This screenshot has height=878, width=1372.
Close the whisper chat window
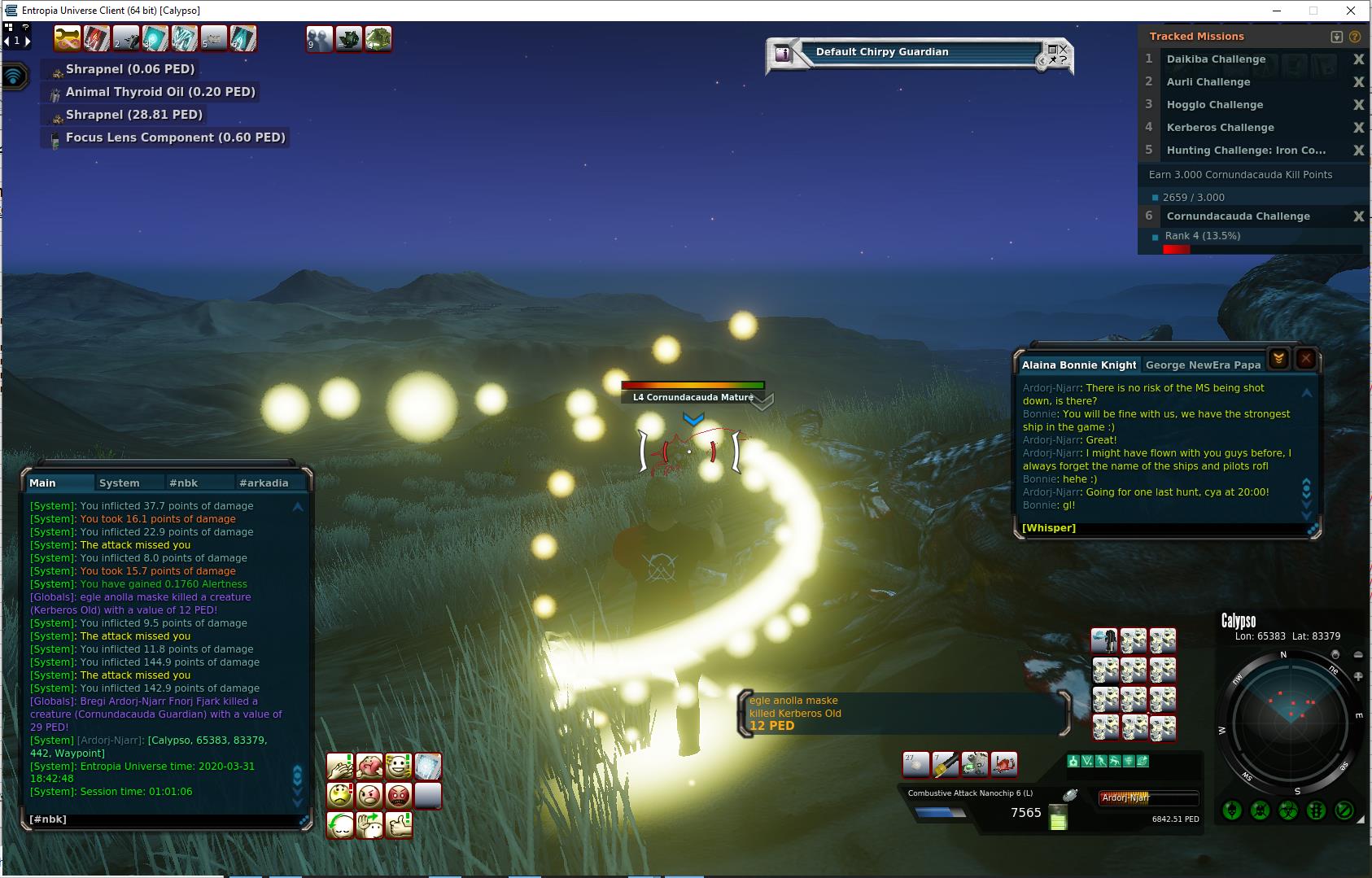click(1306, 359)
